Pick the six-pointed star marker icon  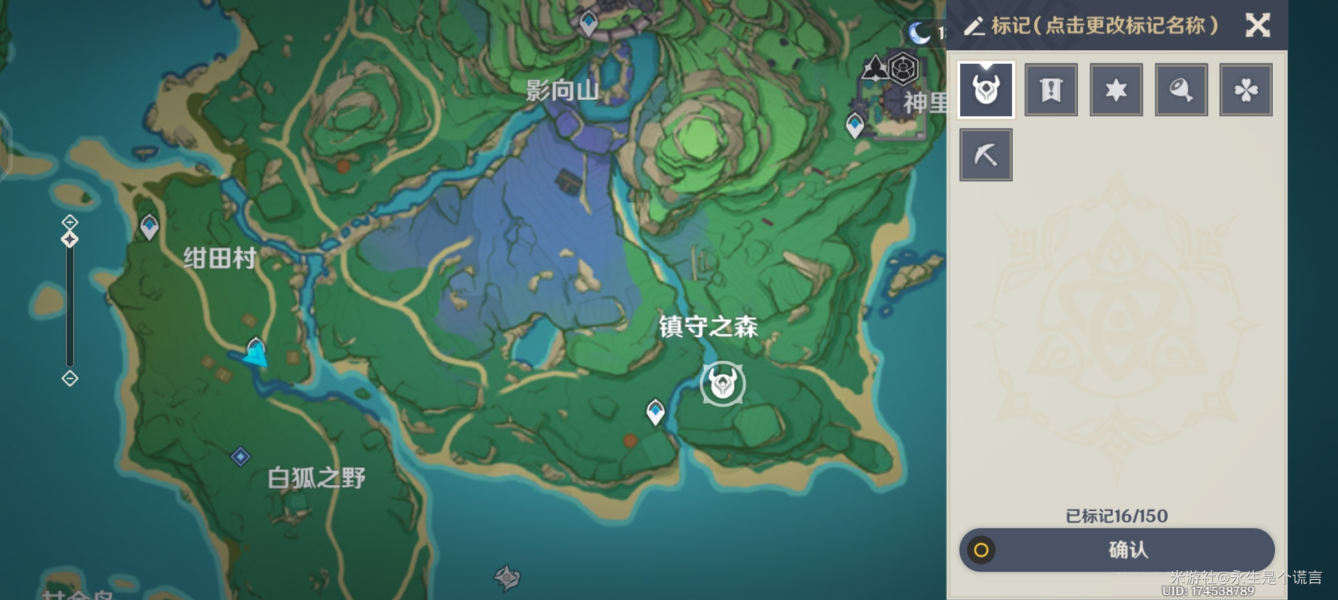pos(1116,90)
